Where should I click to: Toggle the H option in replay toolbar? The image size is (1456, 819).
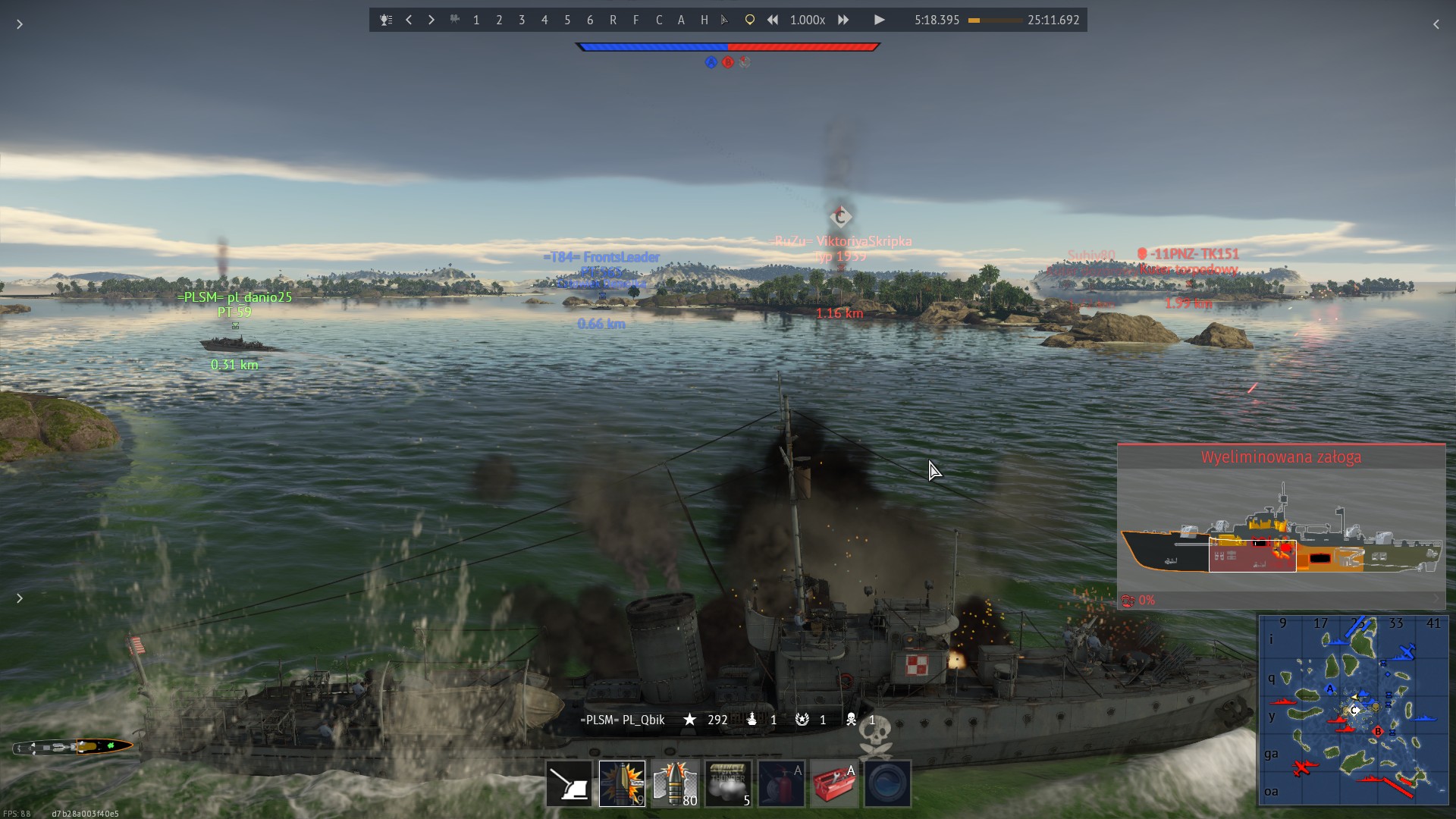point(704,20)
